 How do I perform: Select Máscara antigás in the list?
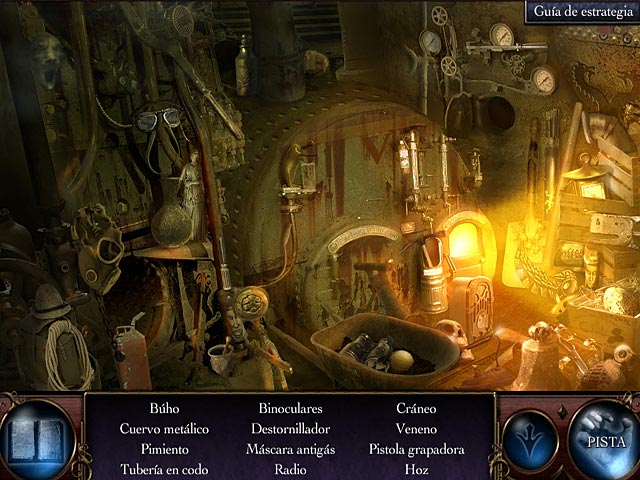[290, 449]
